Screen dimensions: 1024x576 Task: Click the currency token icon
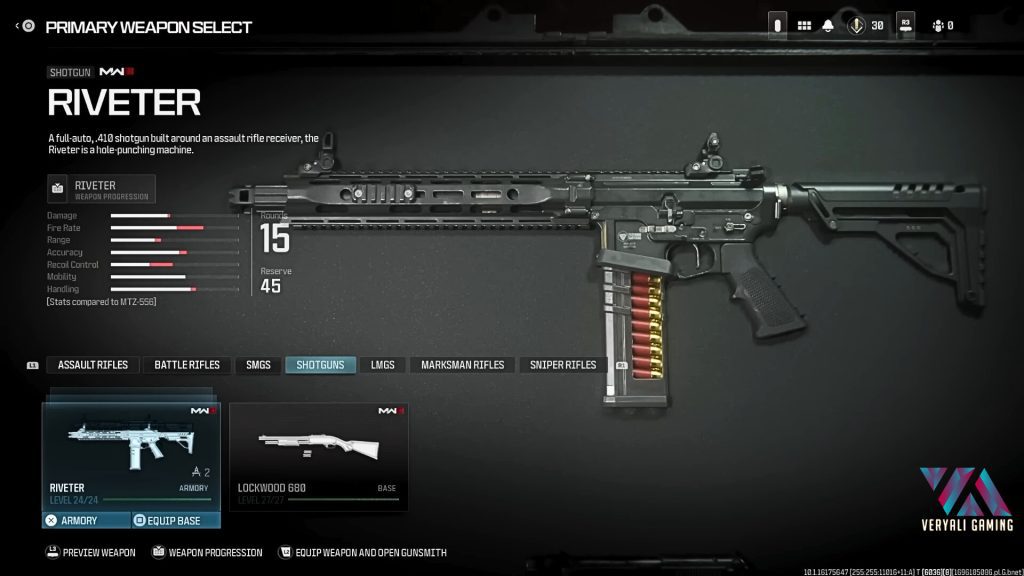coord(856,26)
